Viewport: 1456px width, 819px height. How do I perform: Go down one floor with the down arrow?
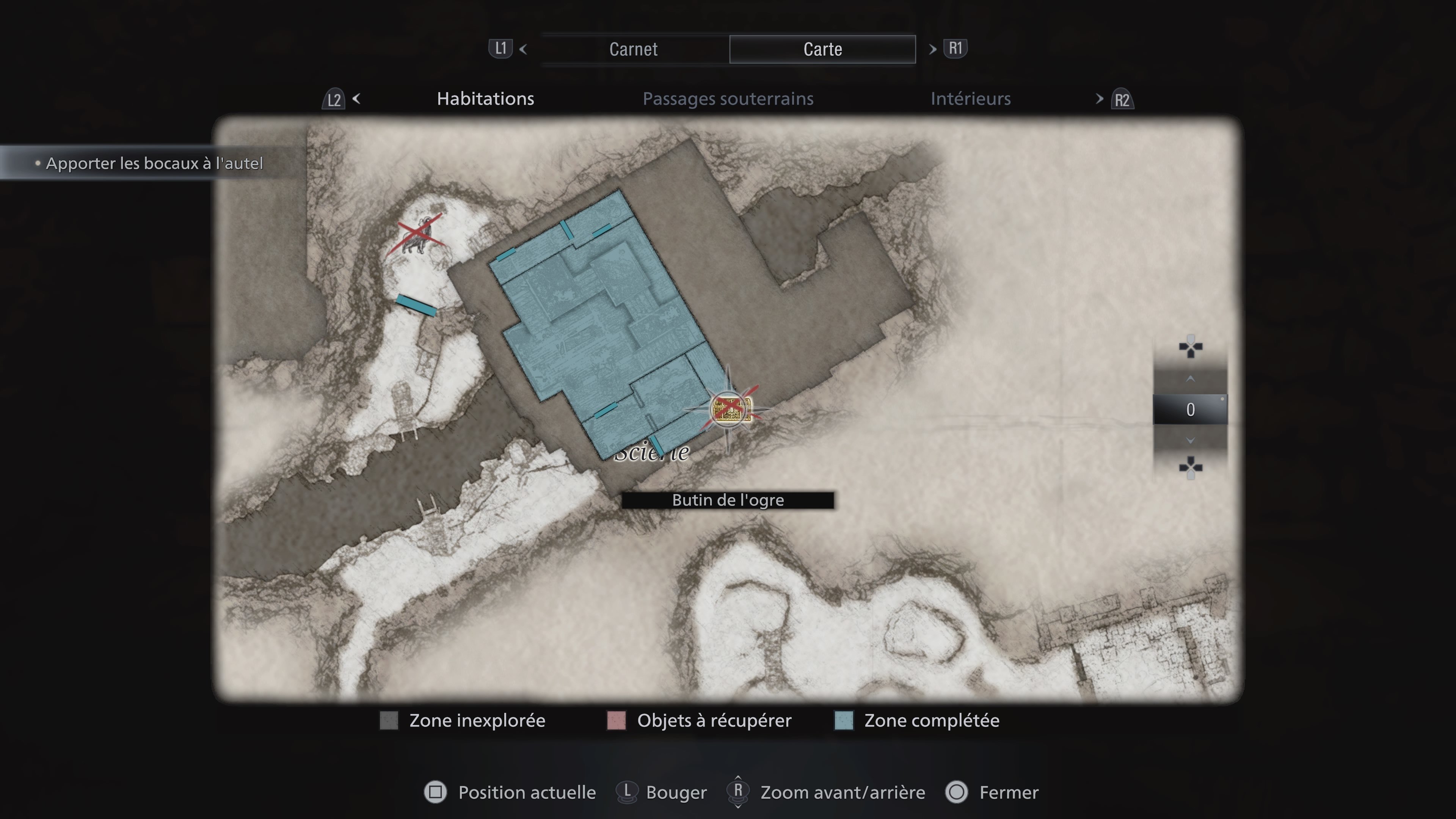(x=1190, y=440)
